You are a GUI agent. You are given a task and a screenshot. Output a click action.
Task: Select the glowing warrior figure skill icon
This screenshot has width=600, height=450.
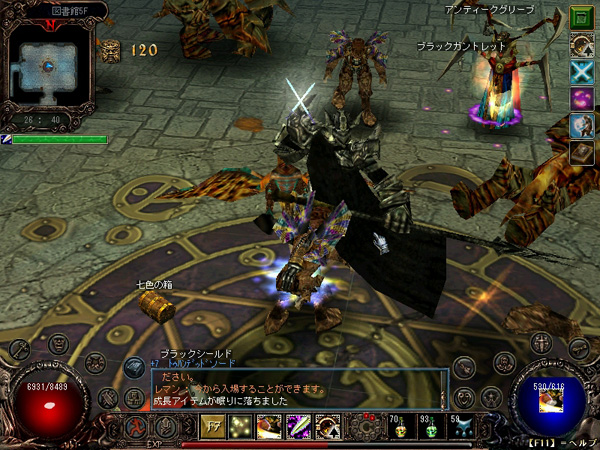[581, 125]
